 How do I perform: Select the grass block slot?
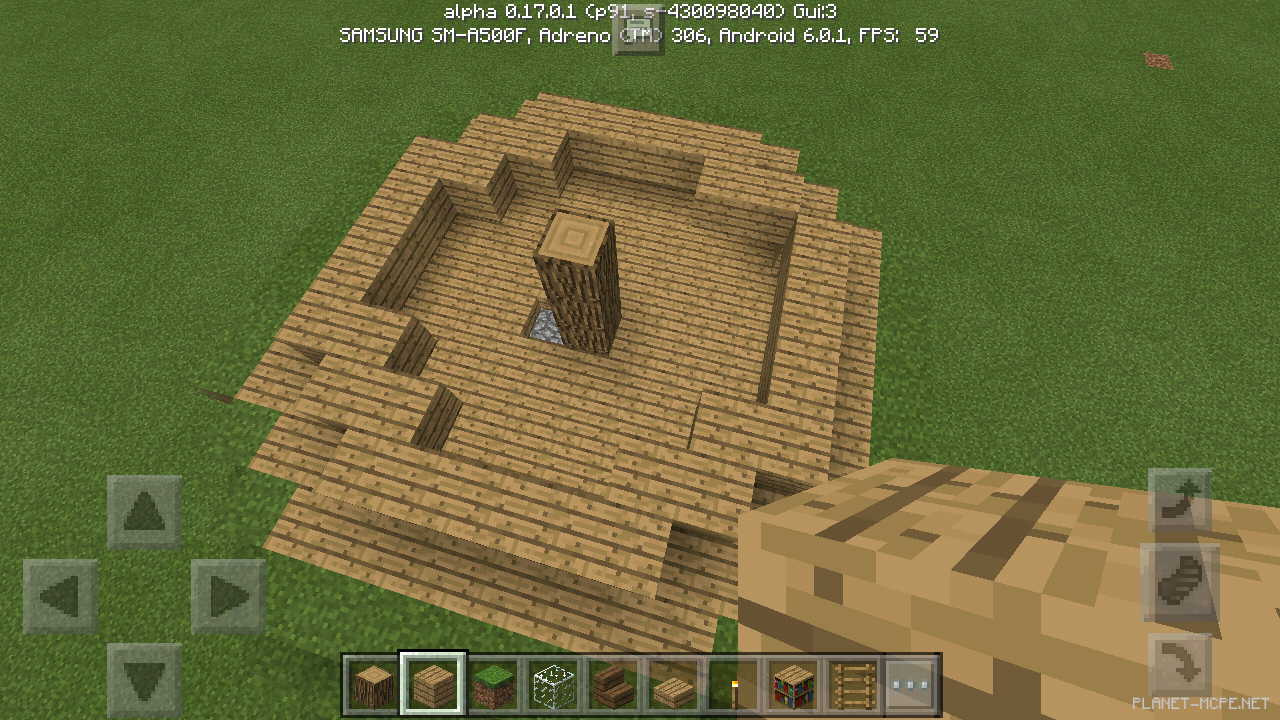click(x=491, y=681)
